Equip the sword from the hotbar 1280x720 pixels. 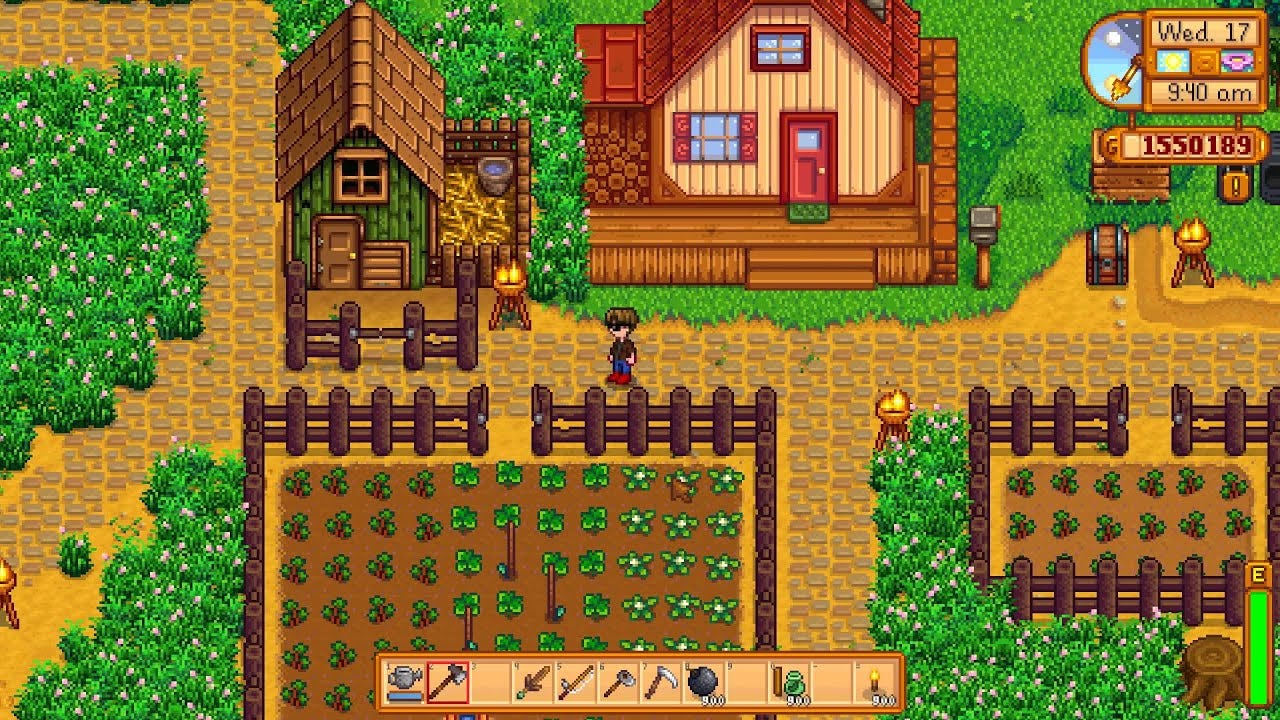click(533, 683)
